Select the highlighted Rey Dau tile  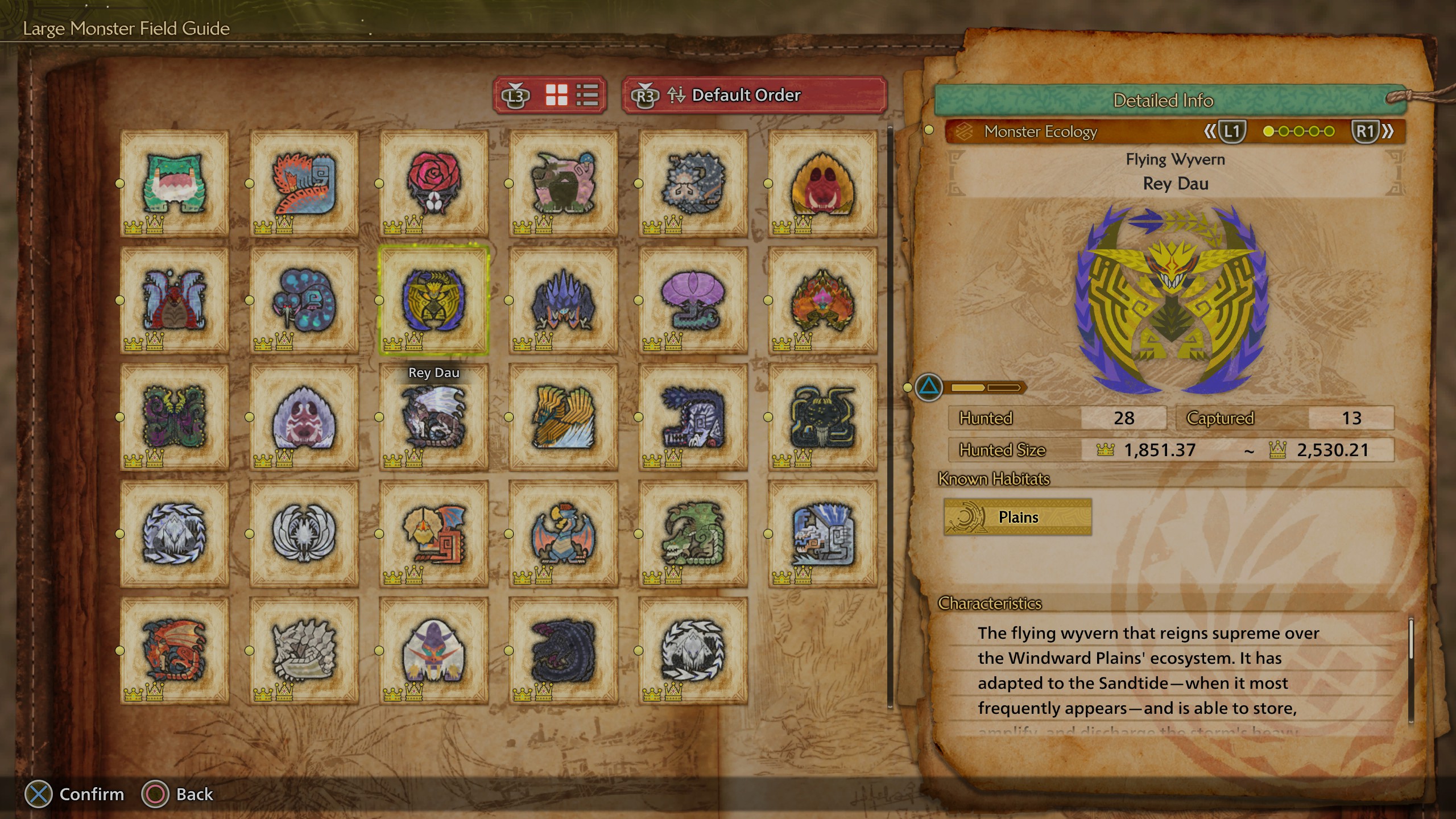coord(433,300)
